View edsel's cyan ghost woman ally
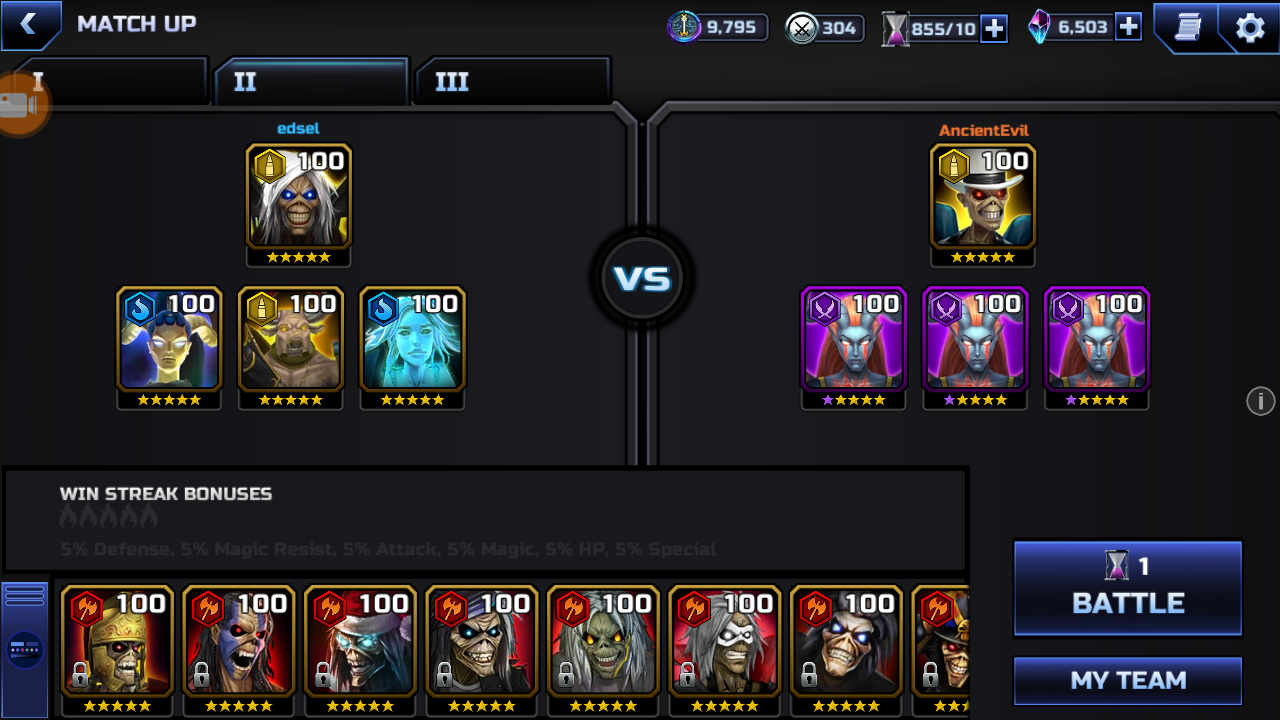 412,339
